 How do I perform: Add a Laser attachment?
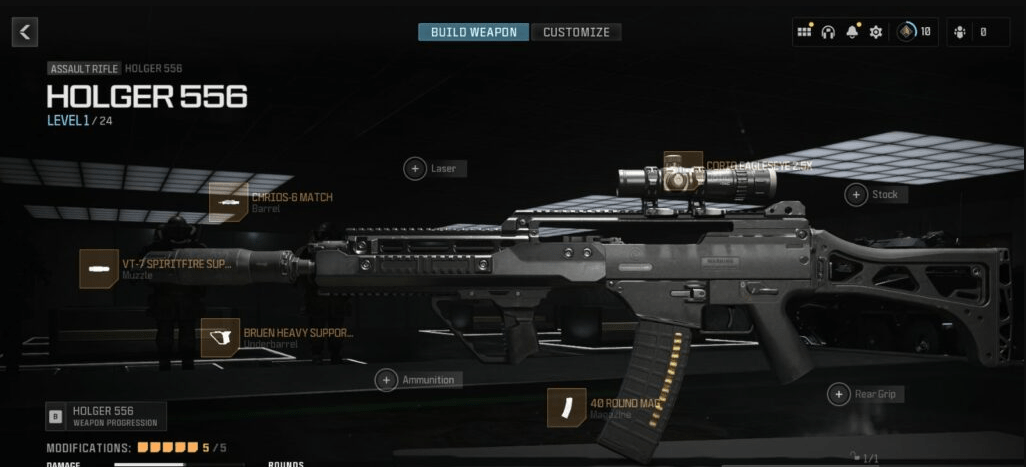click(x=415, y=169)
